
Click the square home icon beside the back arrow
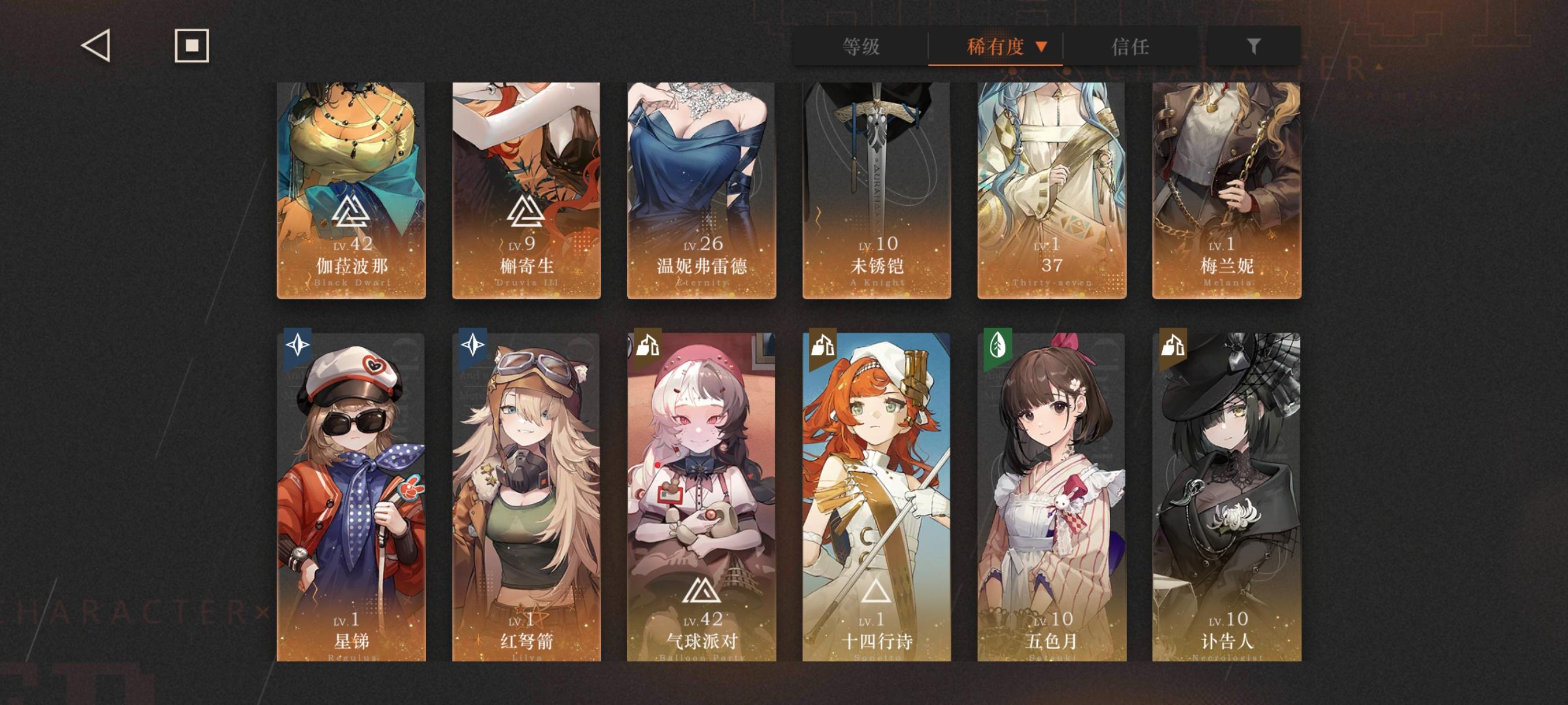point(192,46)
